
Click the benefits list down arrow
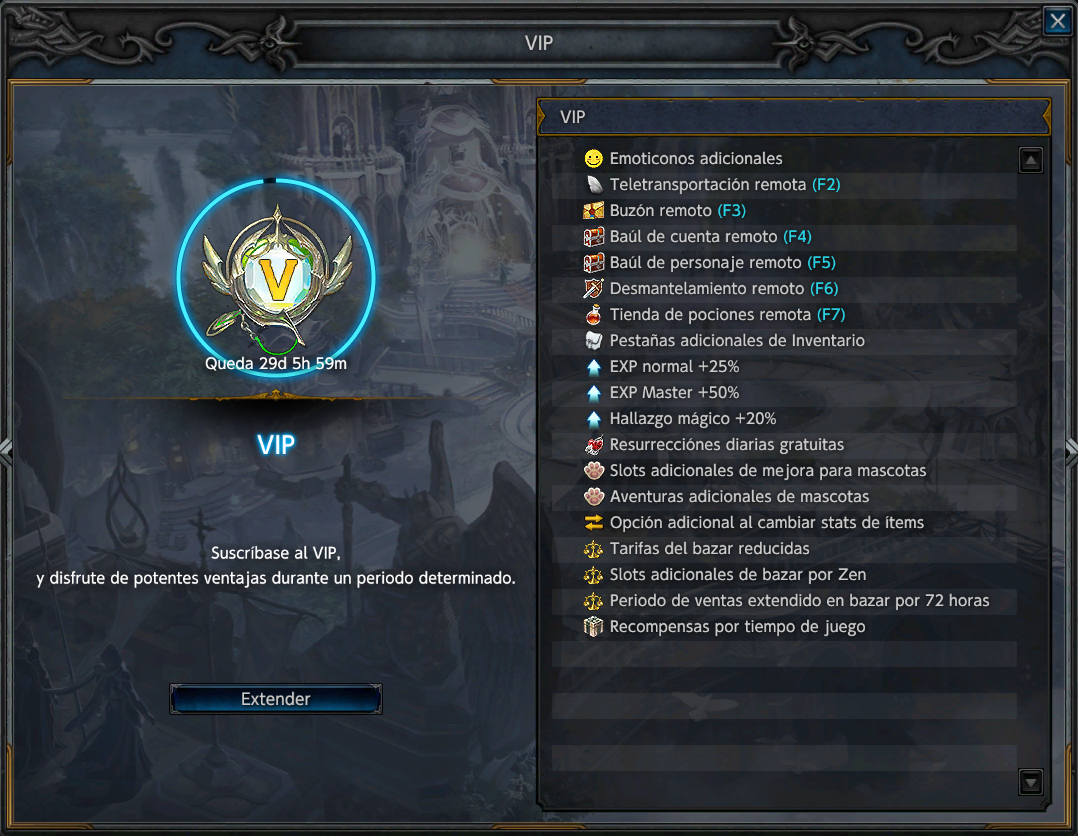click(x=1030, y=782)
